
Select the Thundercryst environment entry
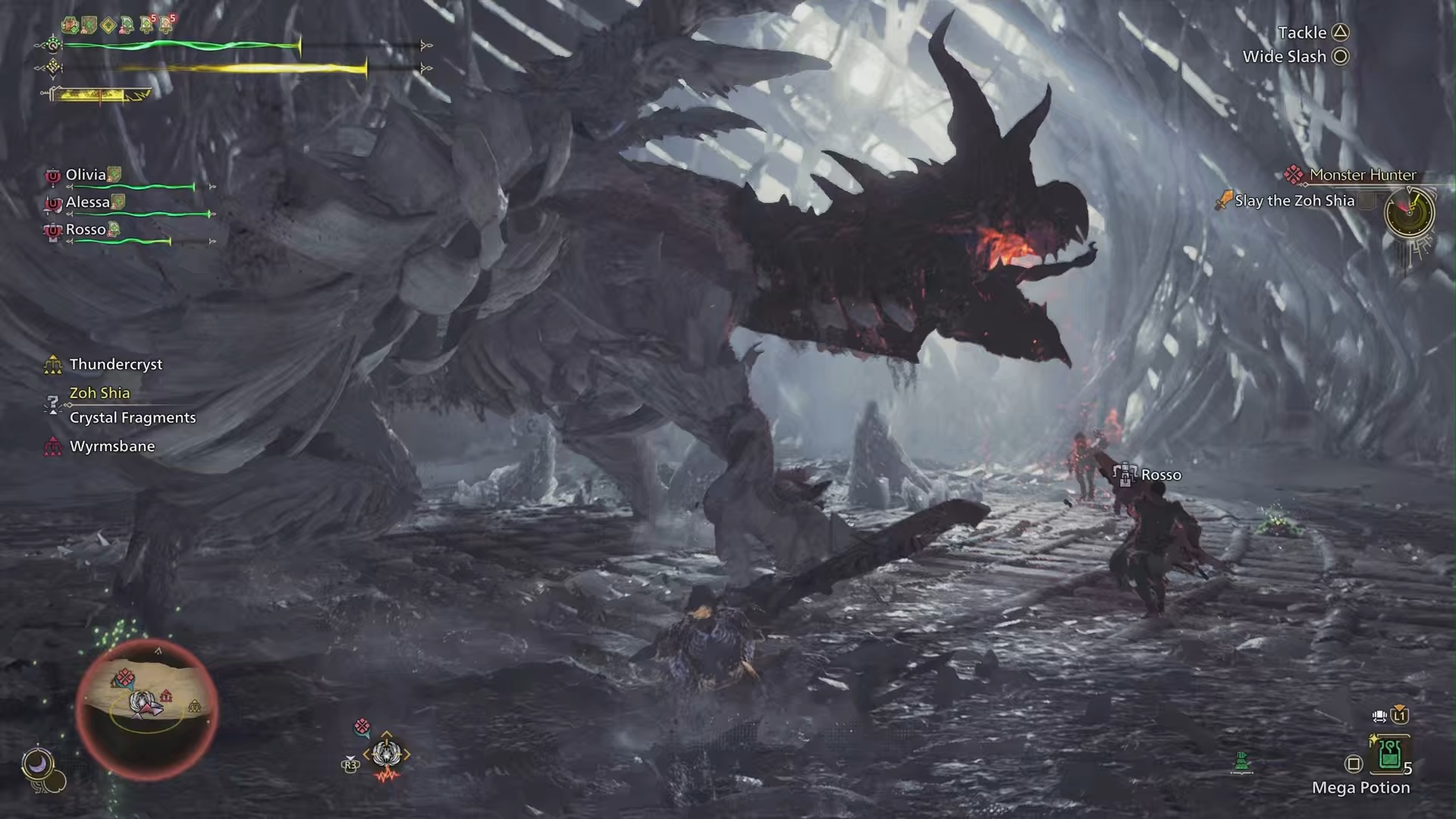pos(115,365)
